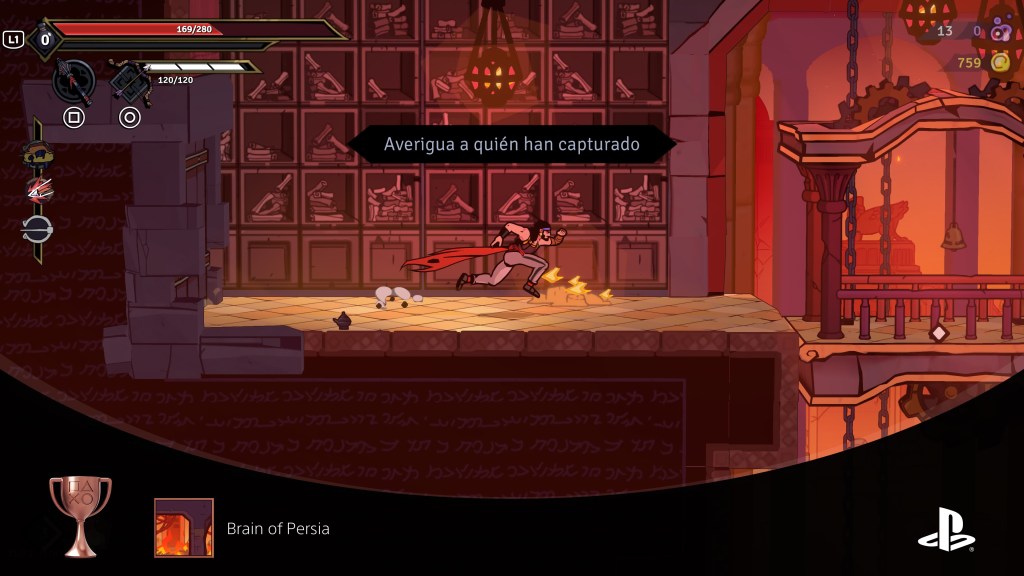Click the objective banner about who was captured
1024x576 pixels.
(511, 144)
